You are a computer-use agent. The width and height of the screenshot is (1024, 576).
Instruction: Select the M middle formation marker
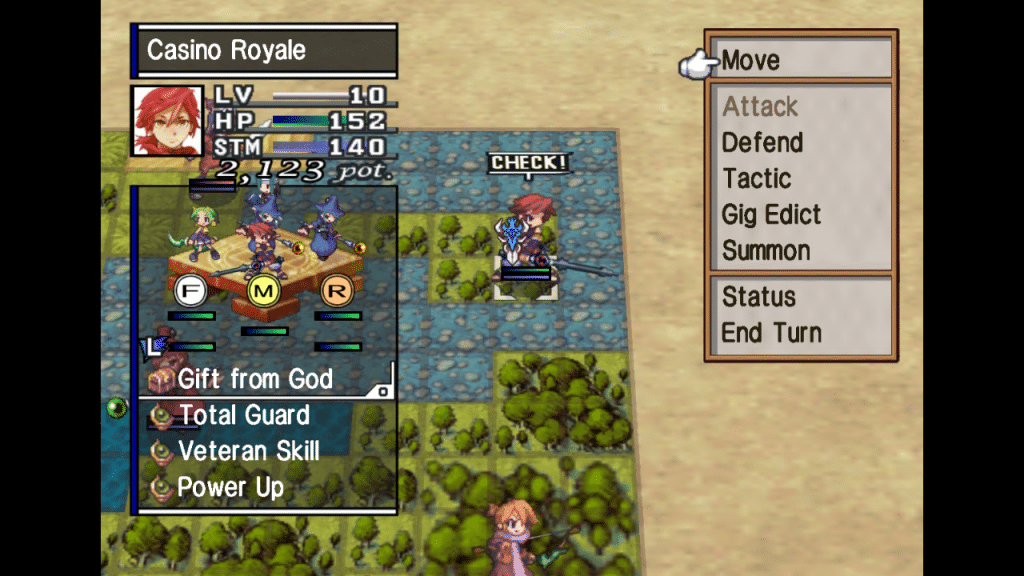point(263,290)
